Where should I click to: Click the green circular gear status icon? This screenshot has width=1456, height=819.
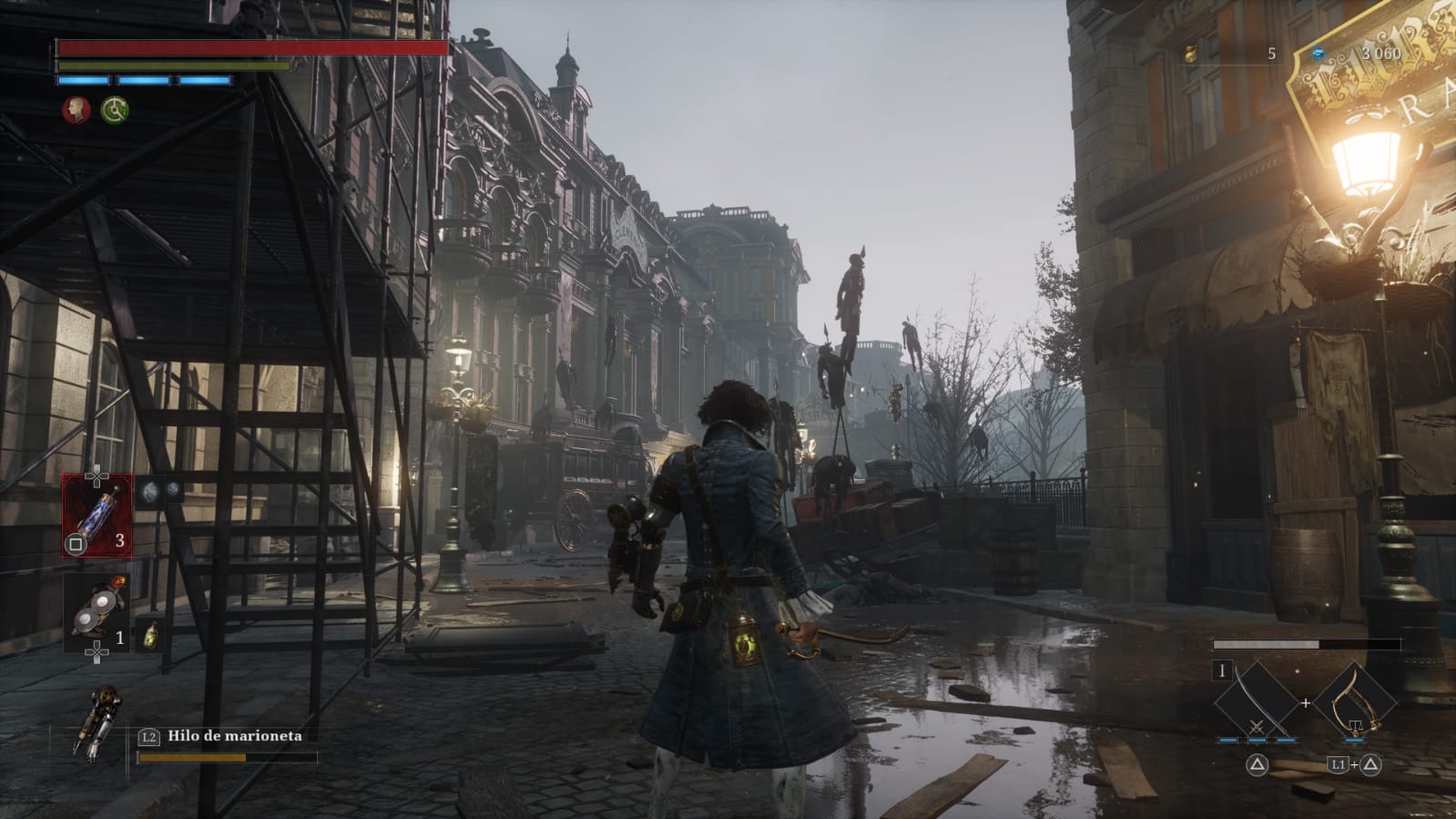(x=115, y=110)
